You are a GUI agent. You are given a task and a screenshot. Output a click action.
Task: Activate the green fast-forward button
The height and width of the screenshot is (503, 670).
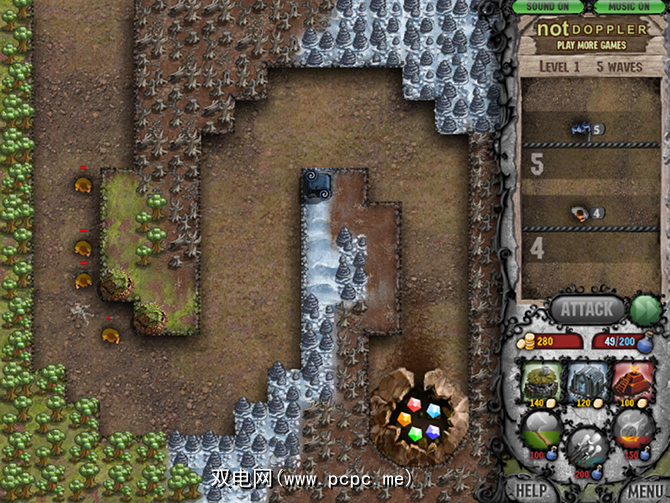[644, 308]
